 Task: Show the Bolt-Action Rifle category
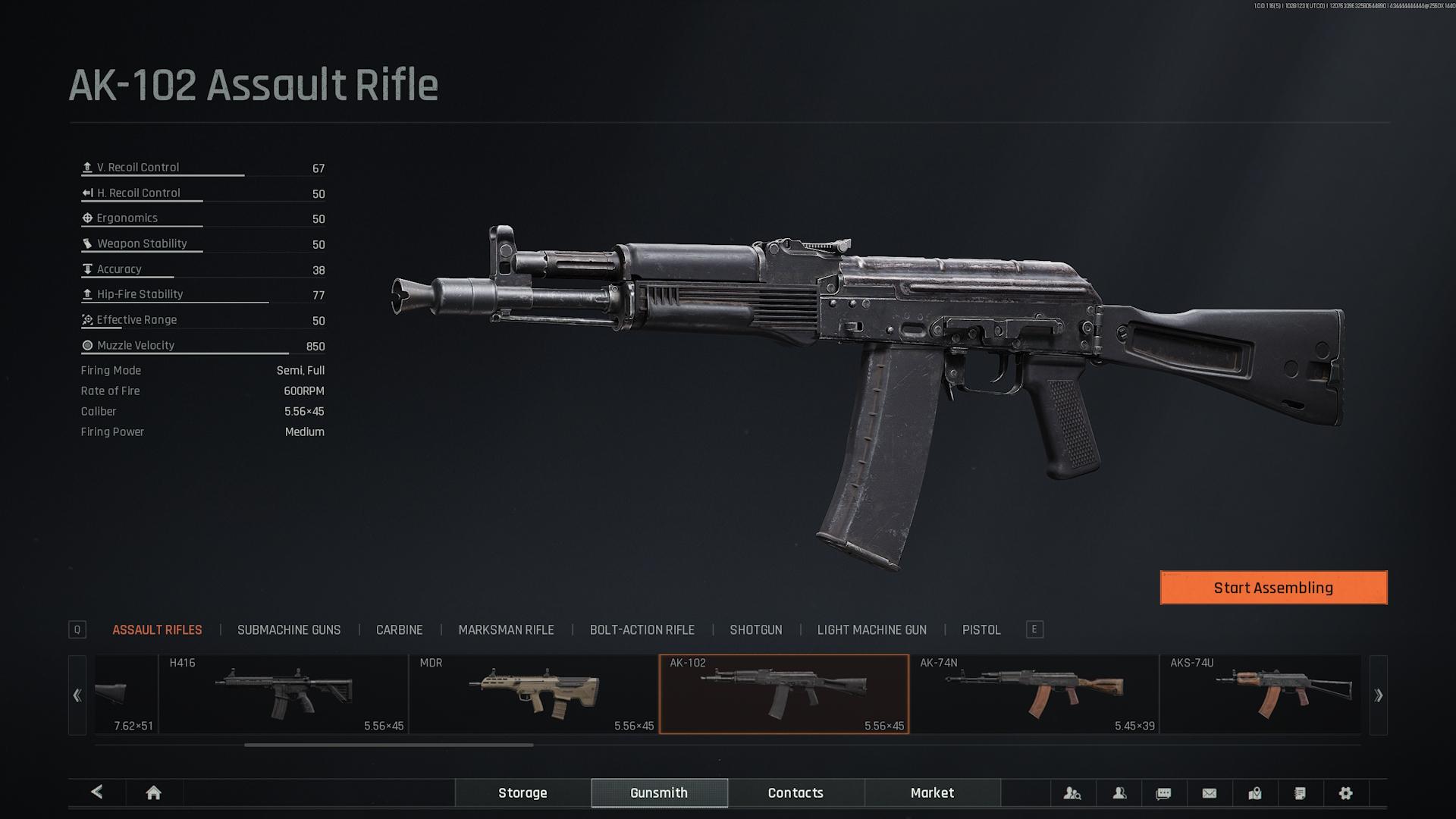click(642, 630)
